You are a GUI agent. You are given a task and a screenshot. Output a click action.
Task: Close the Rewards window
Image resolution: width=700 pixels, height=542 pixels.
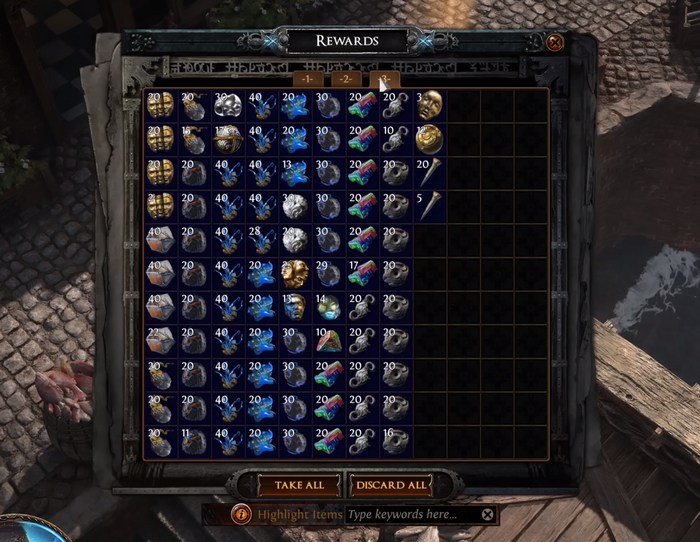[555, 42]
